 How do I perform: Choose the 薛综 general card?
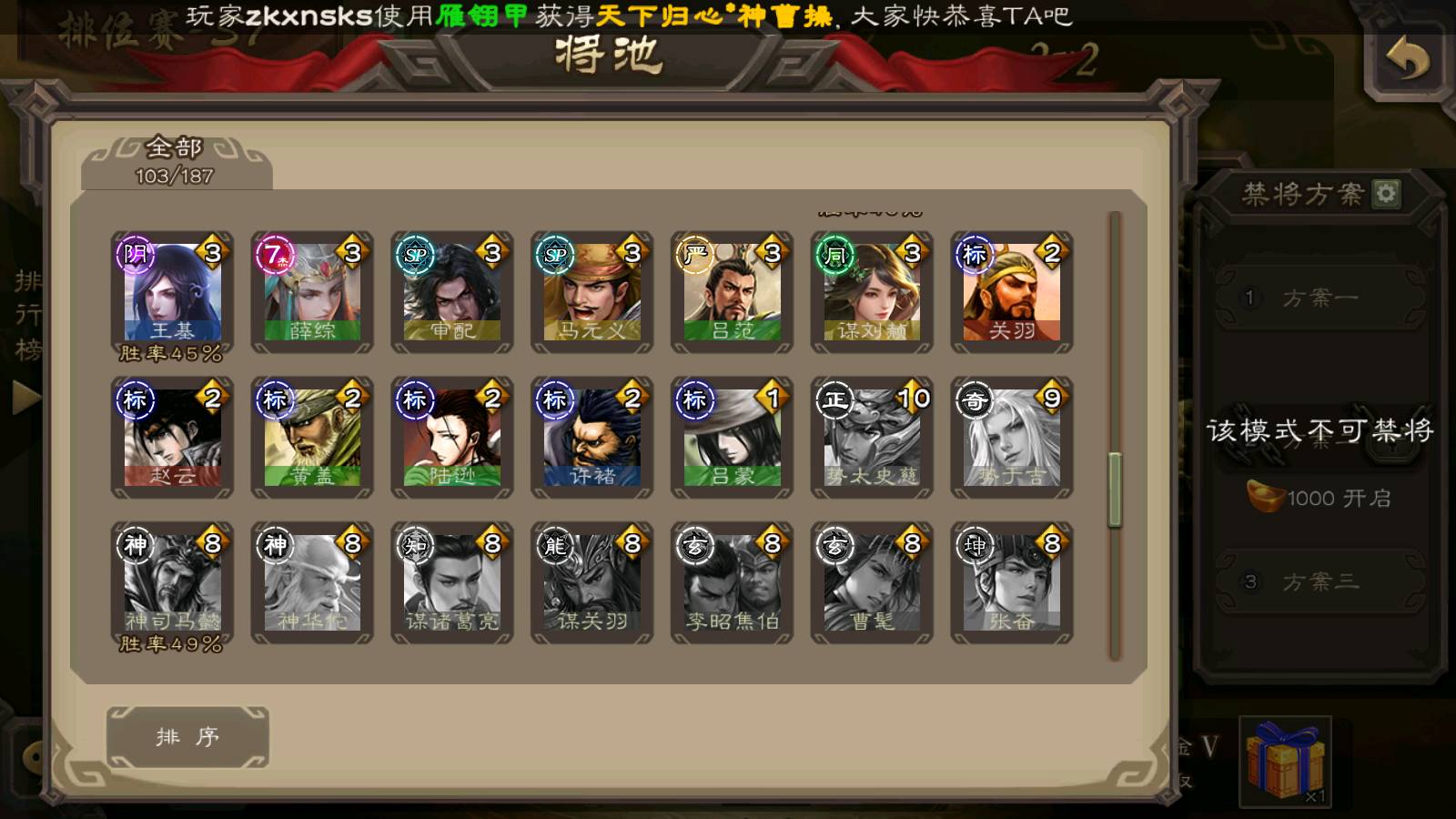312,293
